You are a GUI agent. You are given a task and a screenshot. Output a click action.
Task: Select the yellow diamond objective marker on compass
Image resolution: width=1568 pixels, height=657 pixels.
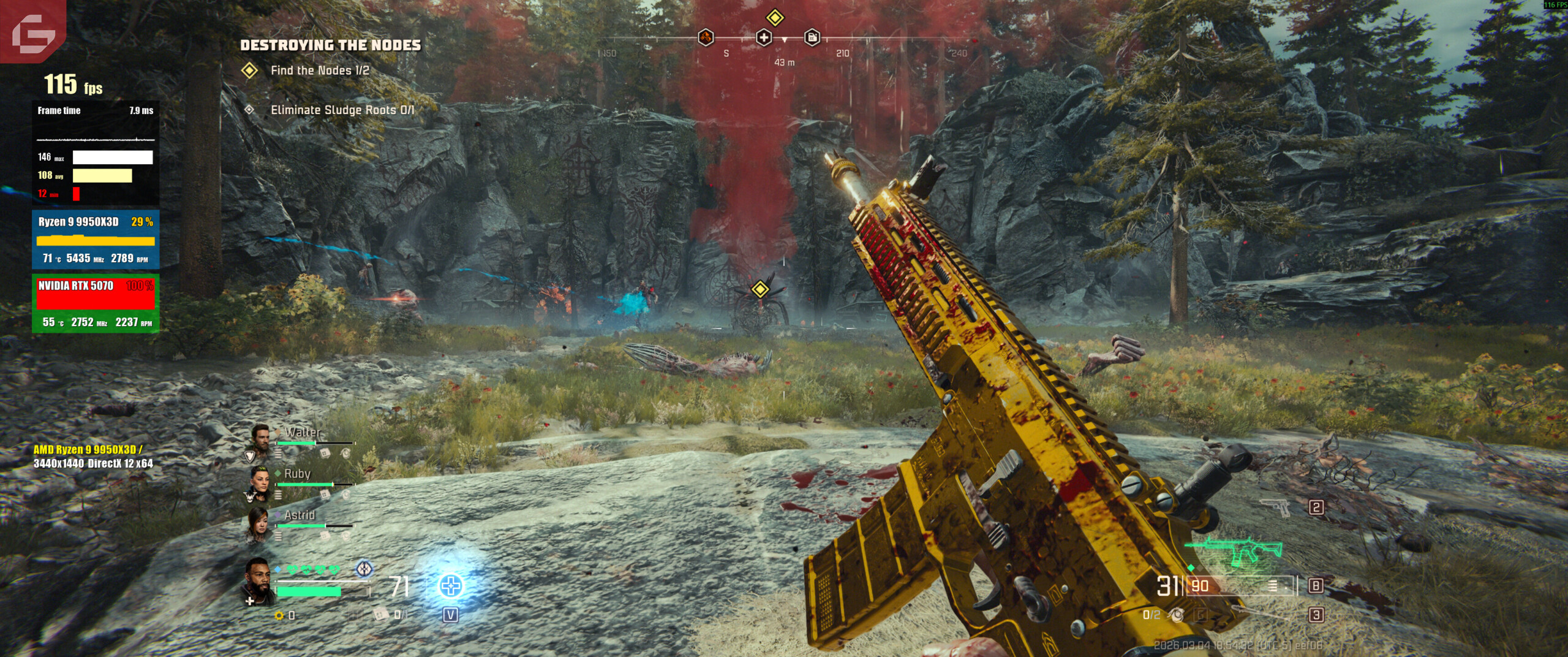pos(775,17)
